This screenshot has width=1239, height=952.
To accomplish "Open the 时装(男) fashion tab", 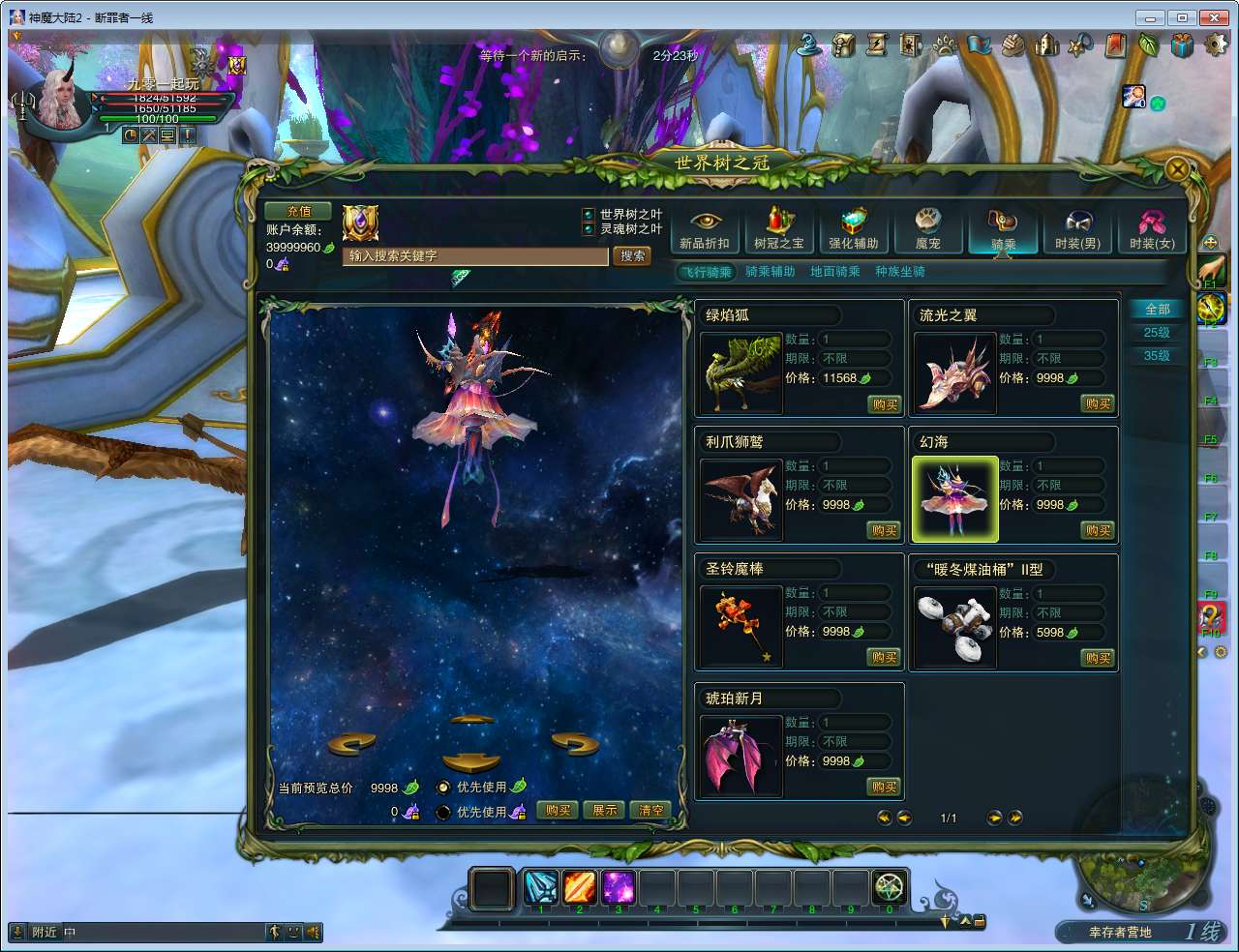I will click(1077, 230).
